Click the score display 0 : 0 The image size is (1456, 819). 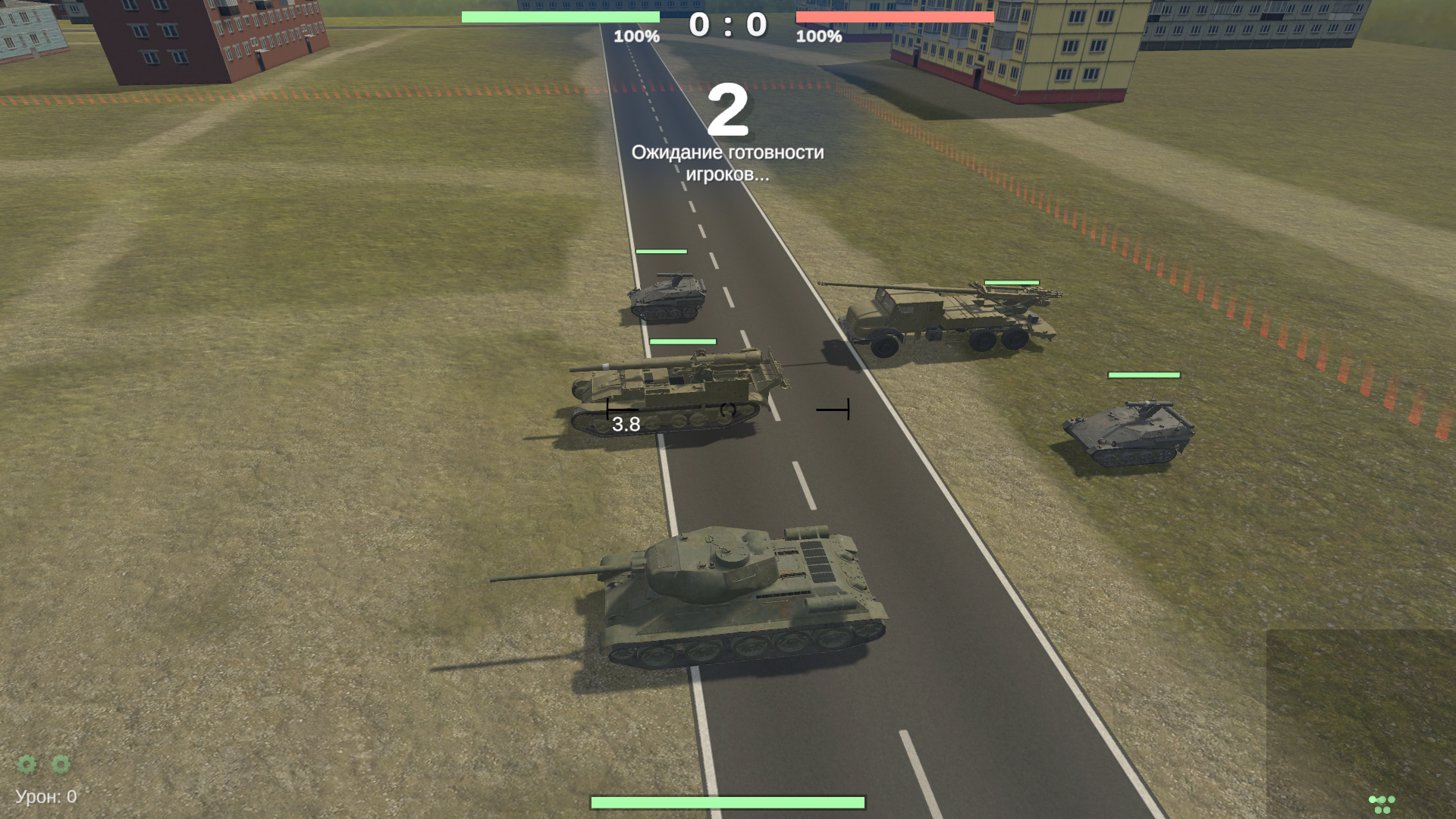[729, 24]
